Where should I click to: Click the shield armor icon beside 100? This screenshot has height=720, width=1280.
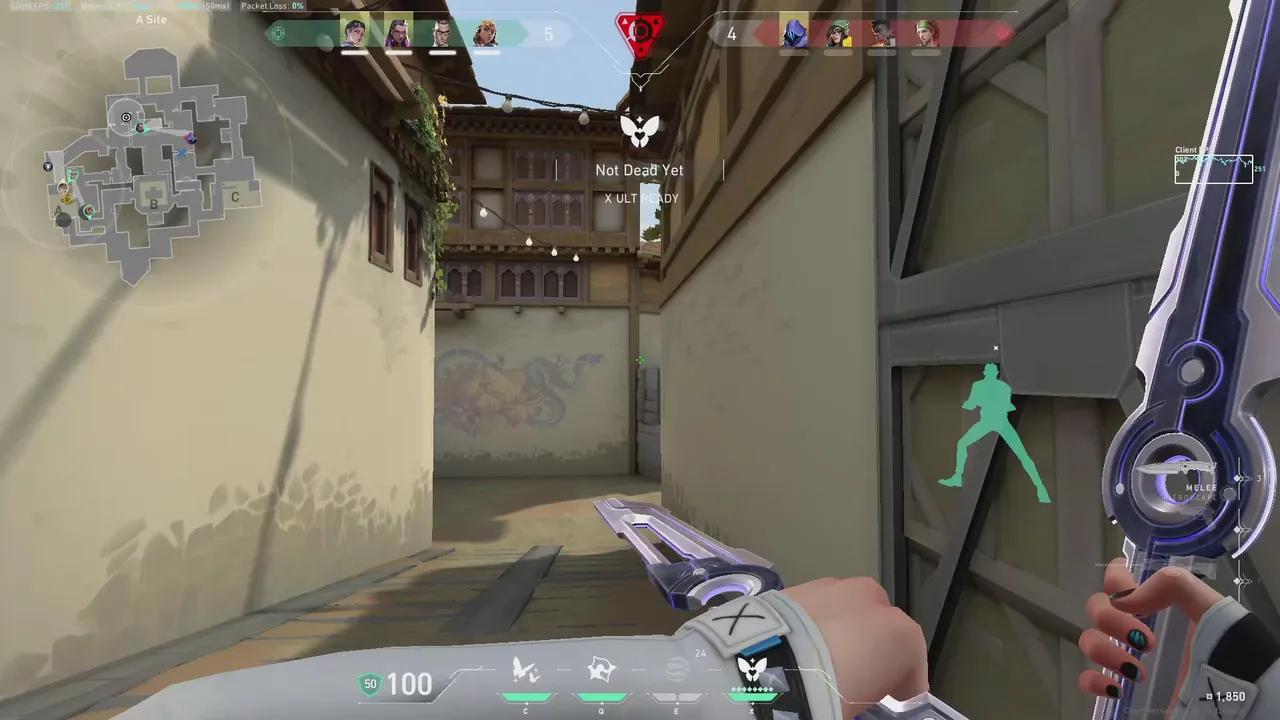370,684
